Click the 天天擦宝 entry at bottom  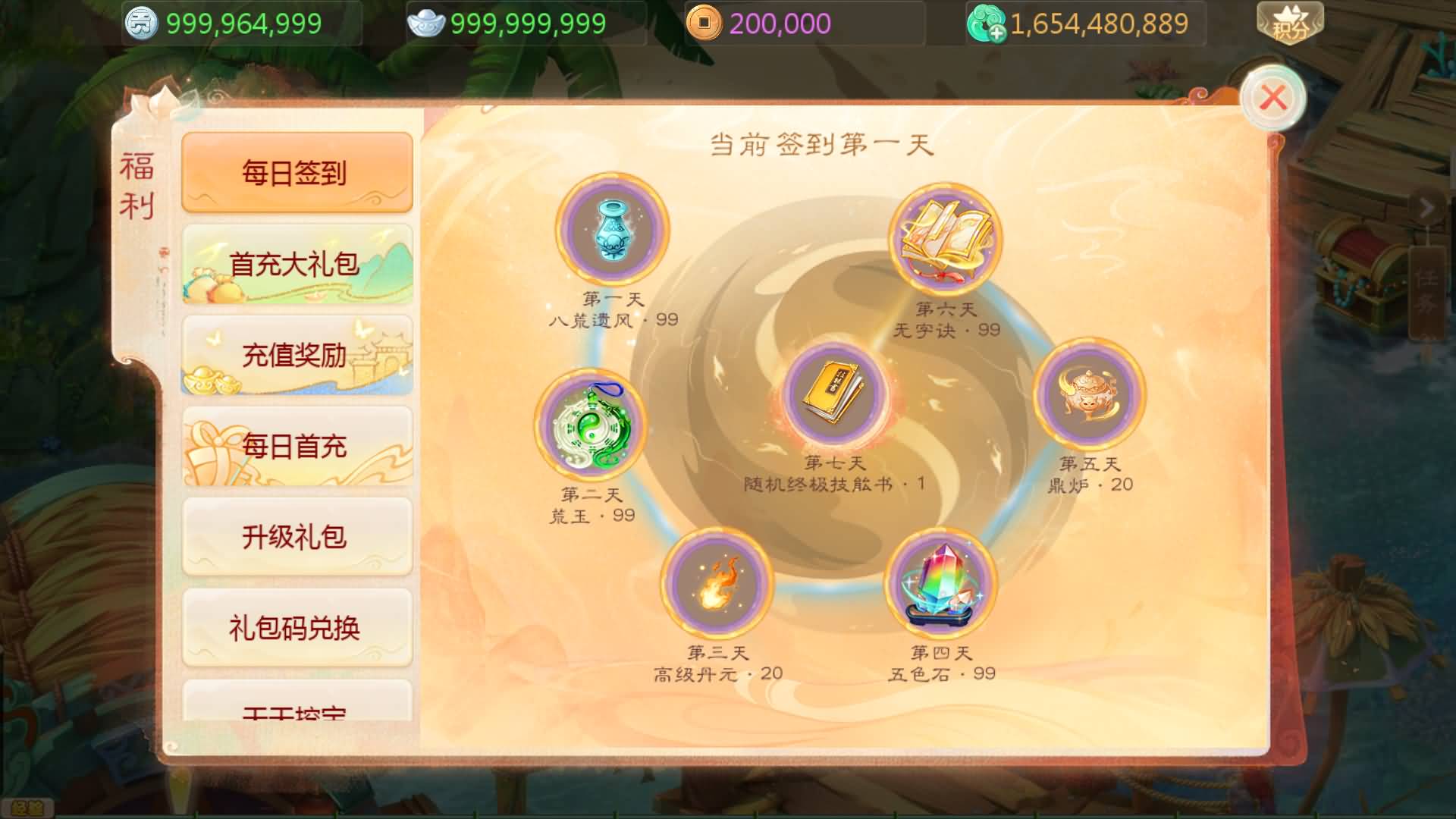[x=297, y=713]
